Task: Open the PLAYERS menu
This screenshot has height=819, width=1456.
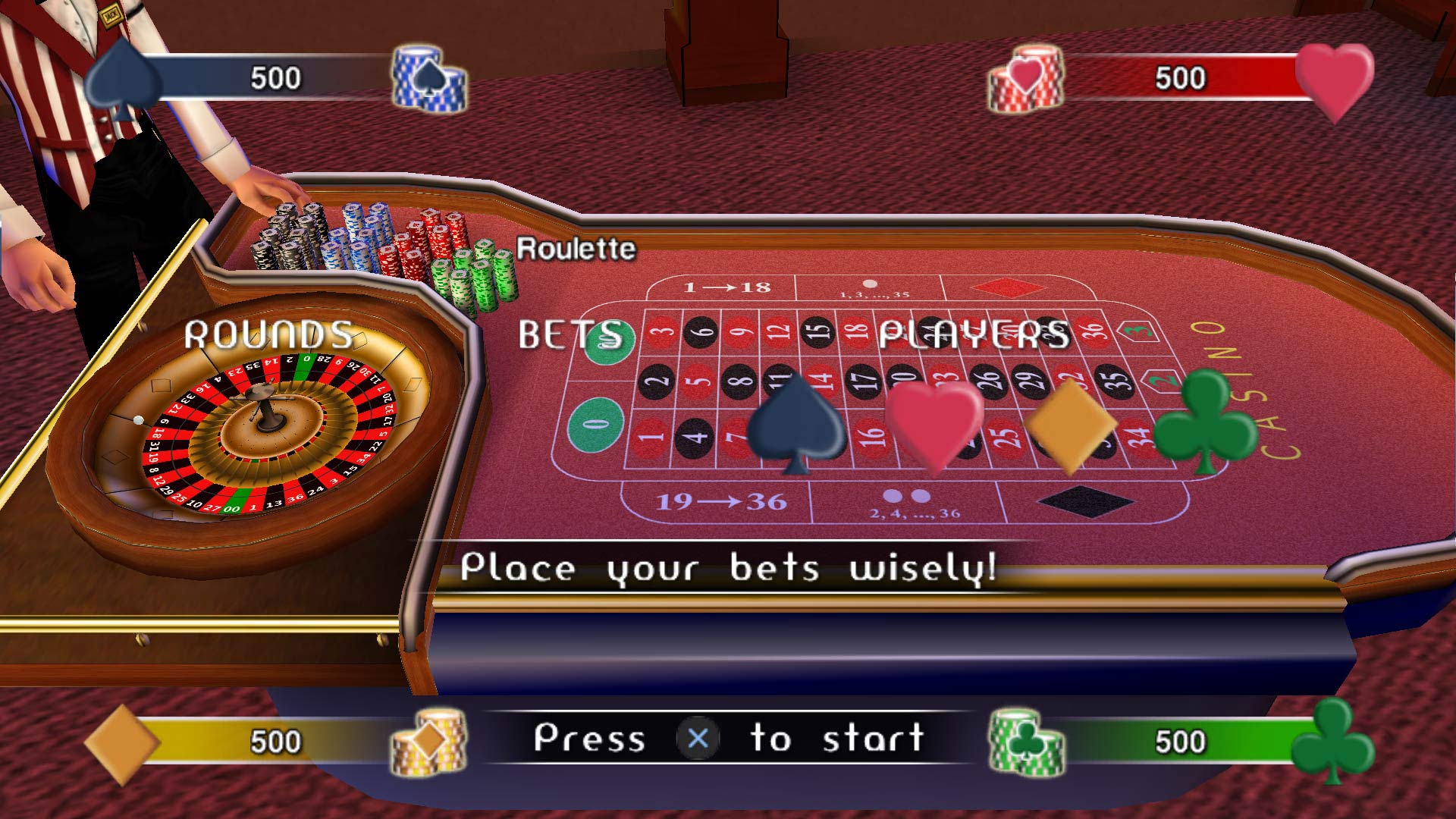Action: [974, 331]
